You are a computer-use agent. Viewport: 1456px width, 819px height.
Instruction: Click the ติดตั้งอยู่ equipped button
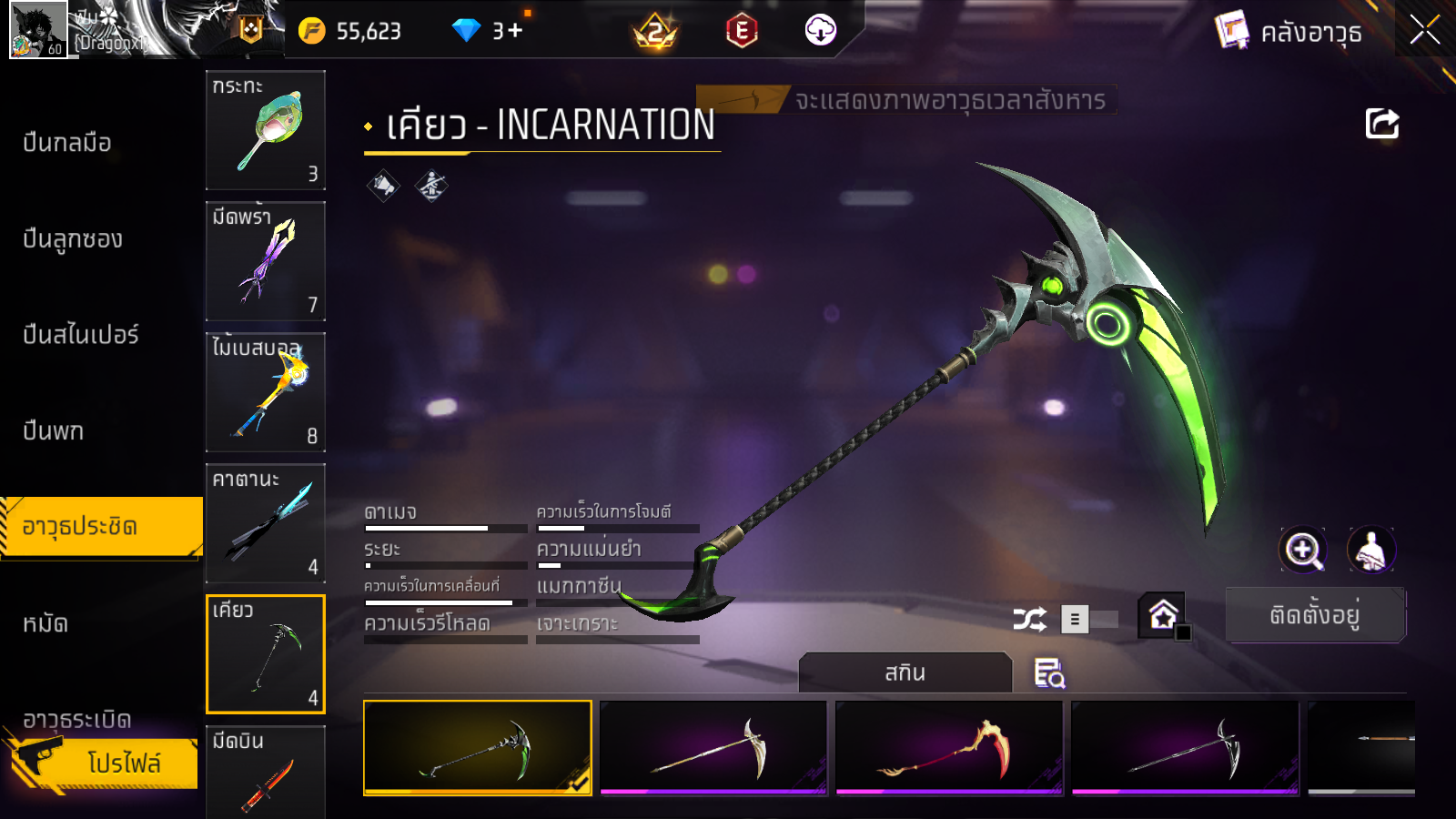tap(1315, 615)
